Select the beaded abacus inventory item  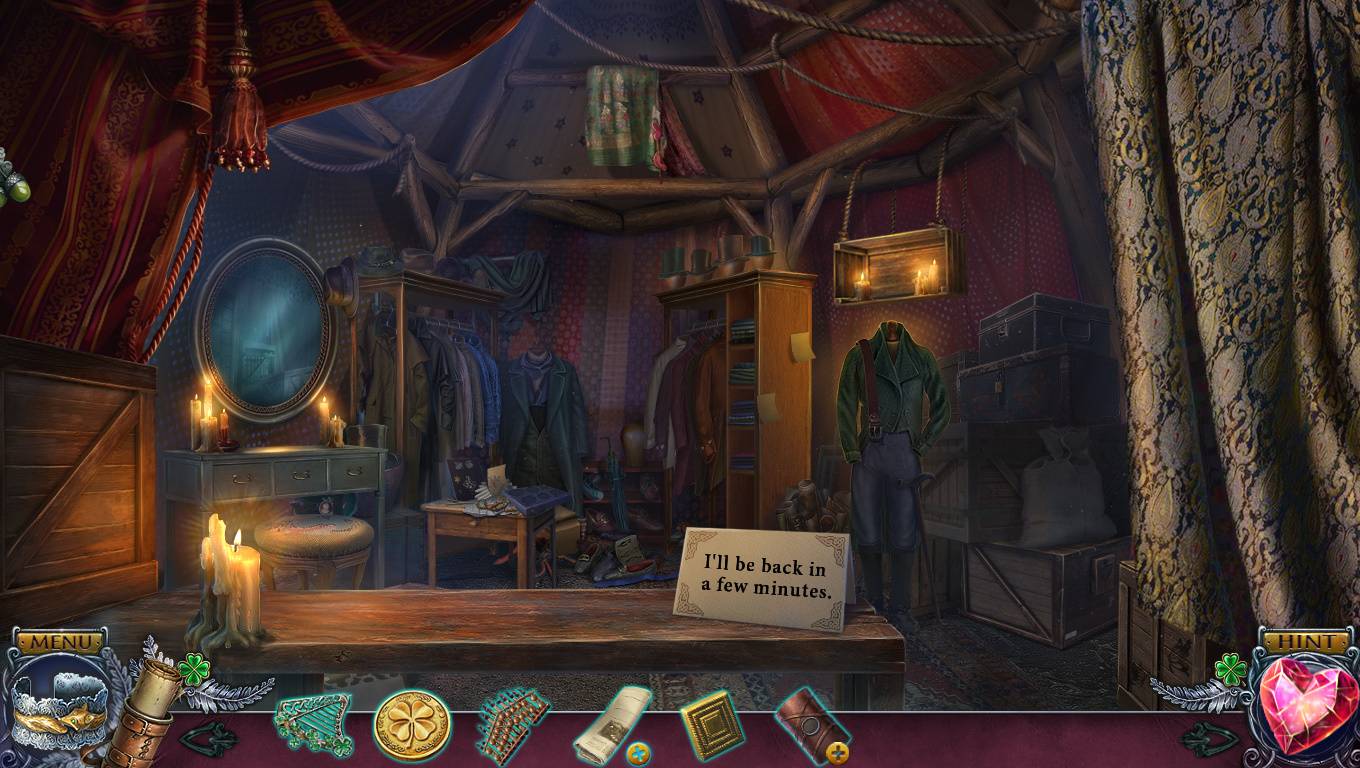[x=513, y=724]
